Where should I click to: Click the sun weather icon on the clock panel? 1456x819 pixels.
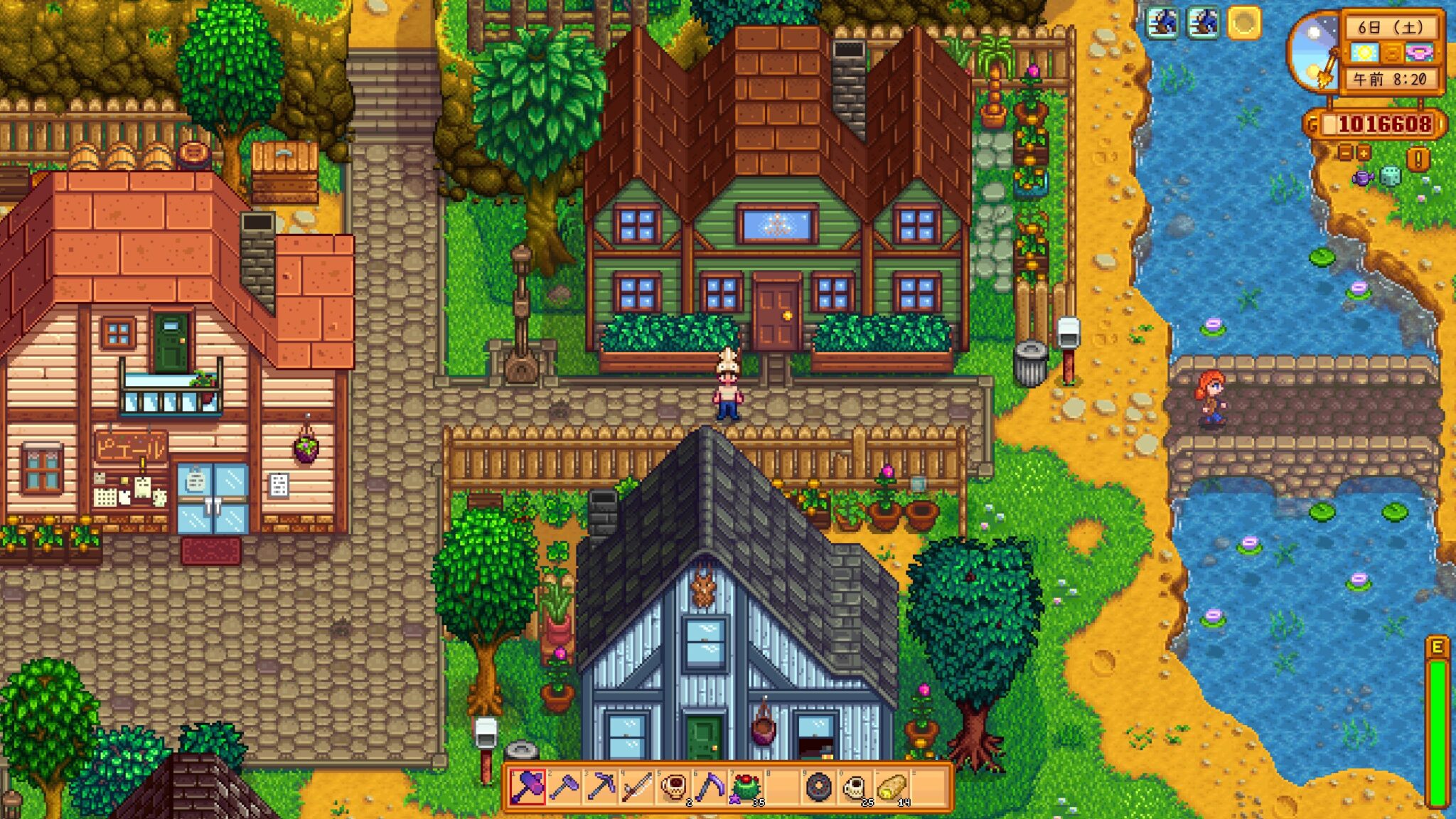click(1363, 53)
